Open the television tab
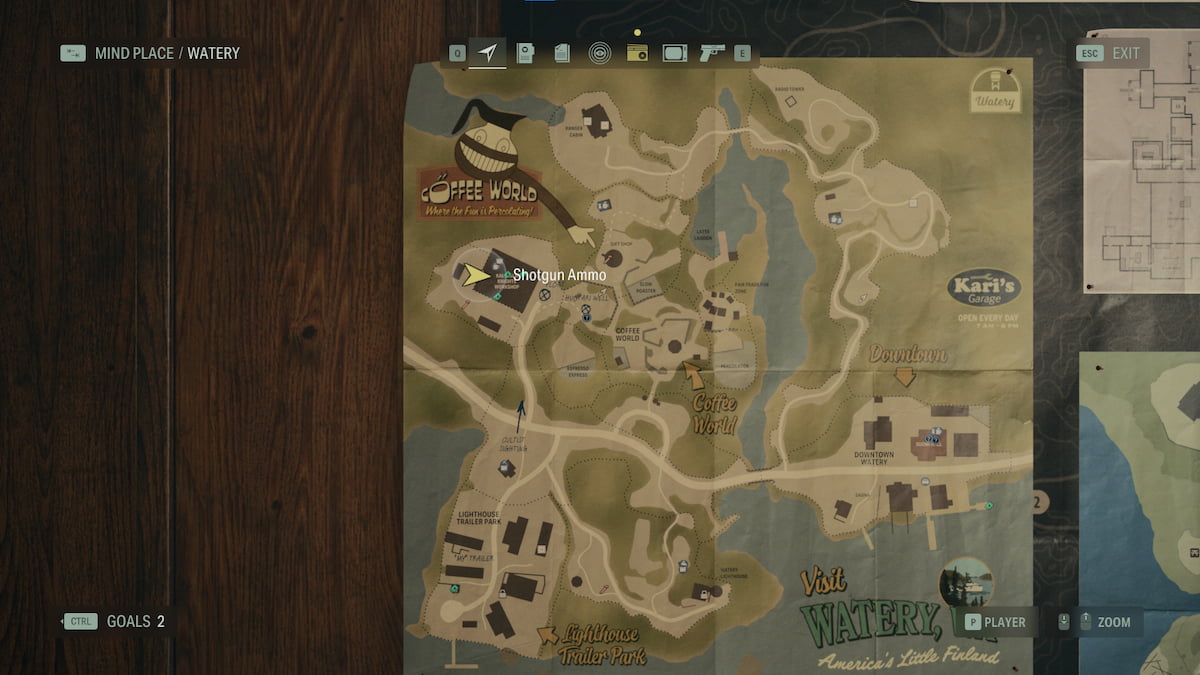1200x675 pixels. tap(674, 53)
